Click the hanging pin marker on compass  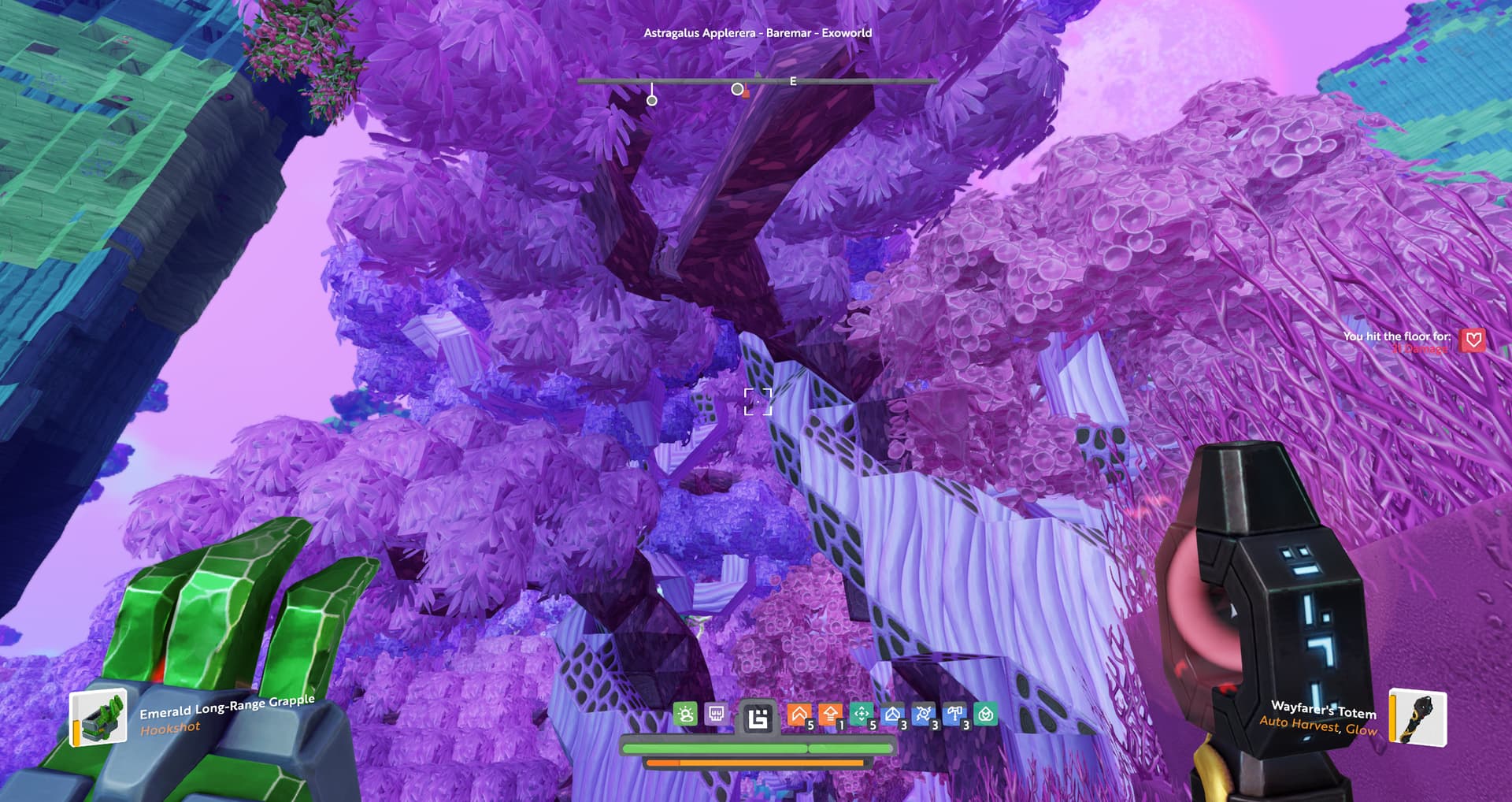coord(652,100)
